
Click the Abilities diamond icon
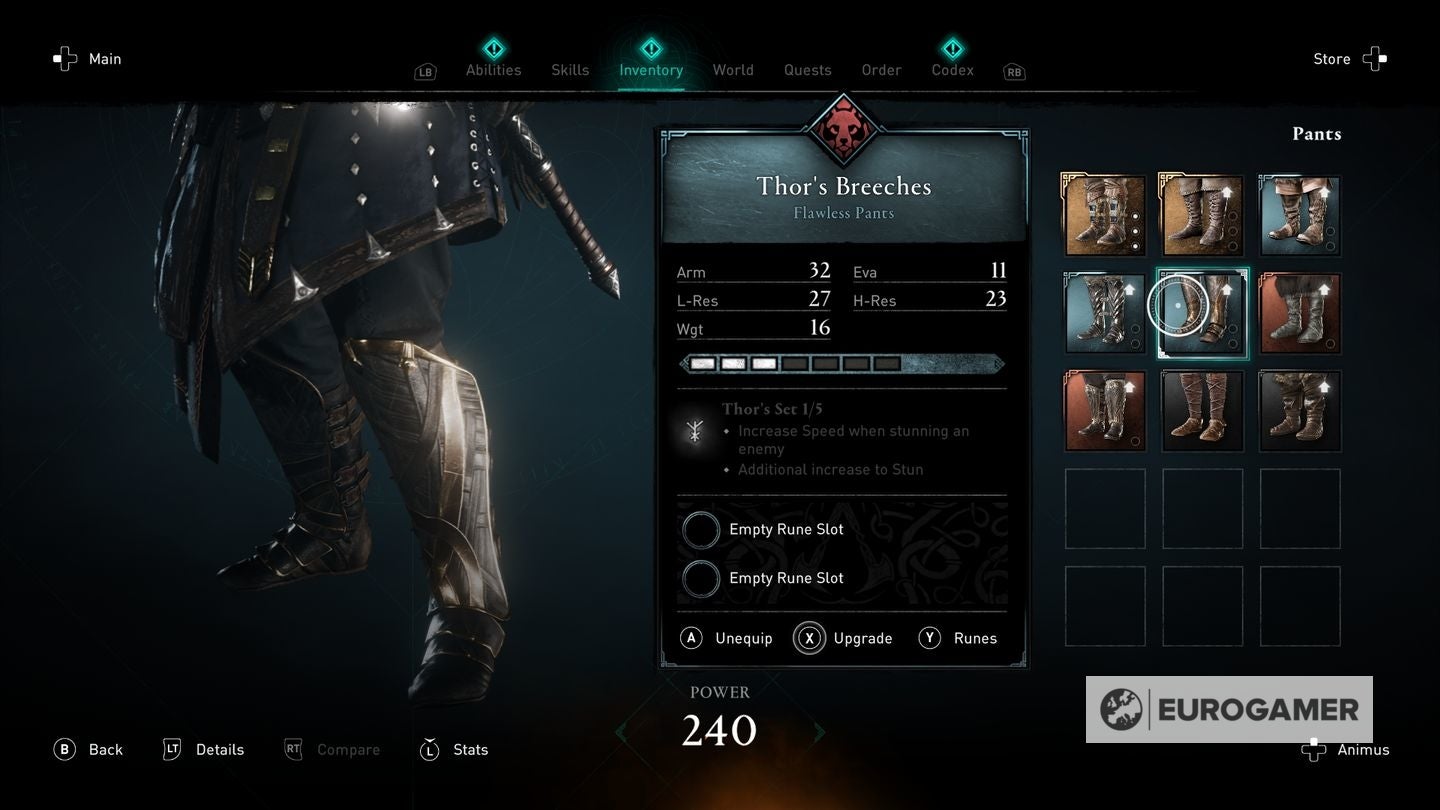tap(492, 47)
